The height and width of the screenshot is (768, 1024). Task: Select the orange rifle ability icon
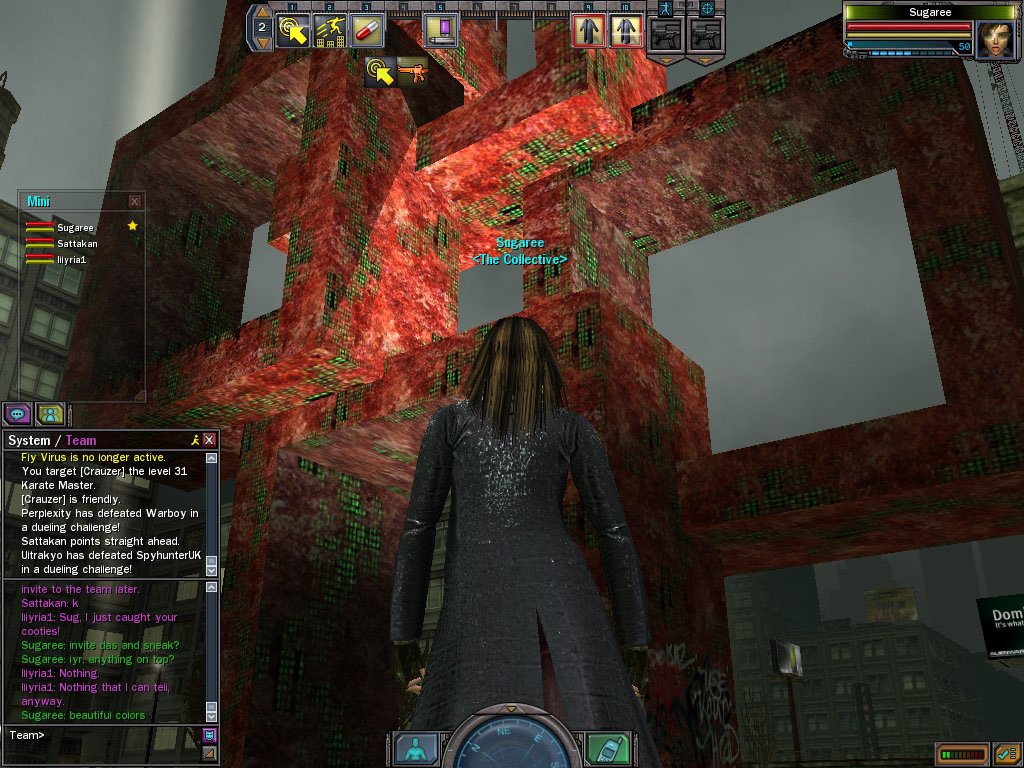coord(412,71)
